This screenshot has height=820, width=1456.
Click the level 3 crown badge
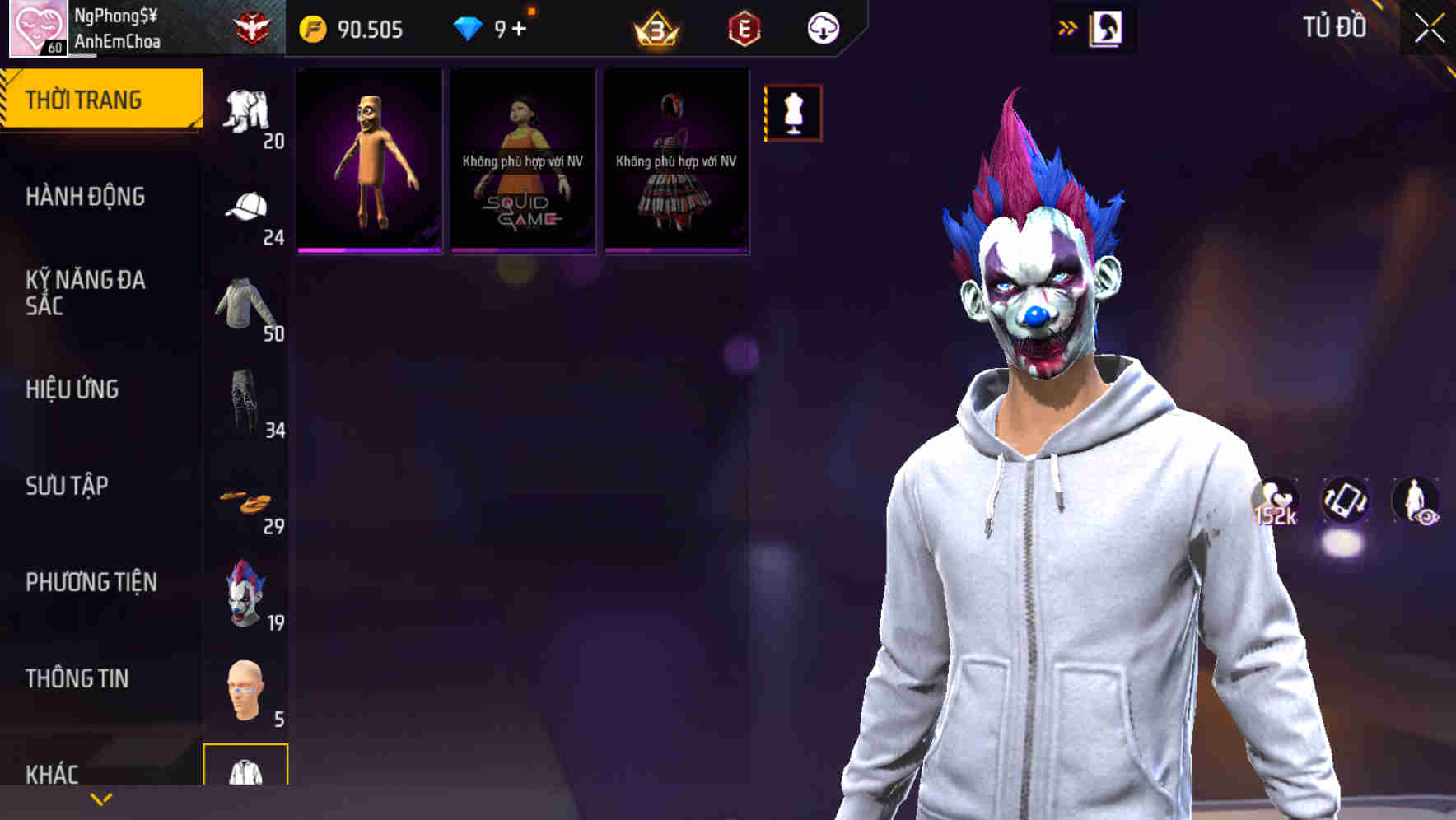pyautogui.click(x=659, y=27)
